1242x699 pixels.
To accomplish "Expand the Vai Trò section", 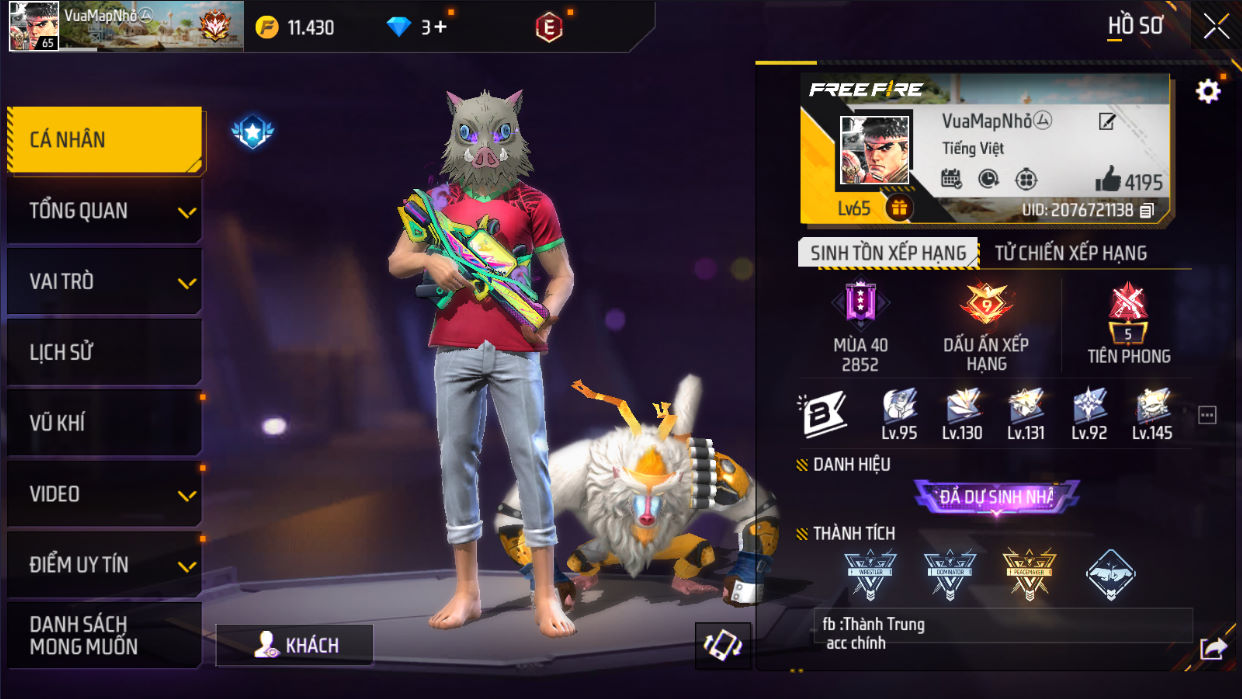I will pyautogui.click(x=104, y=282).
